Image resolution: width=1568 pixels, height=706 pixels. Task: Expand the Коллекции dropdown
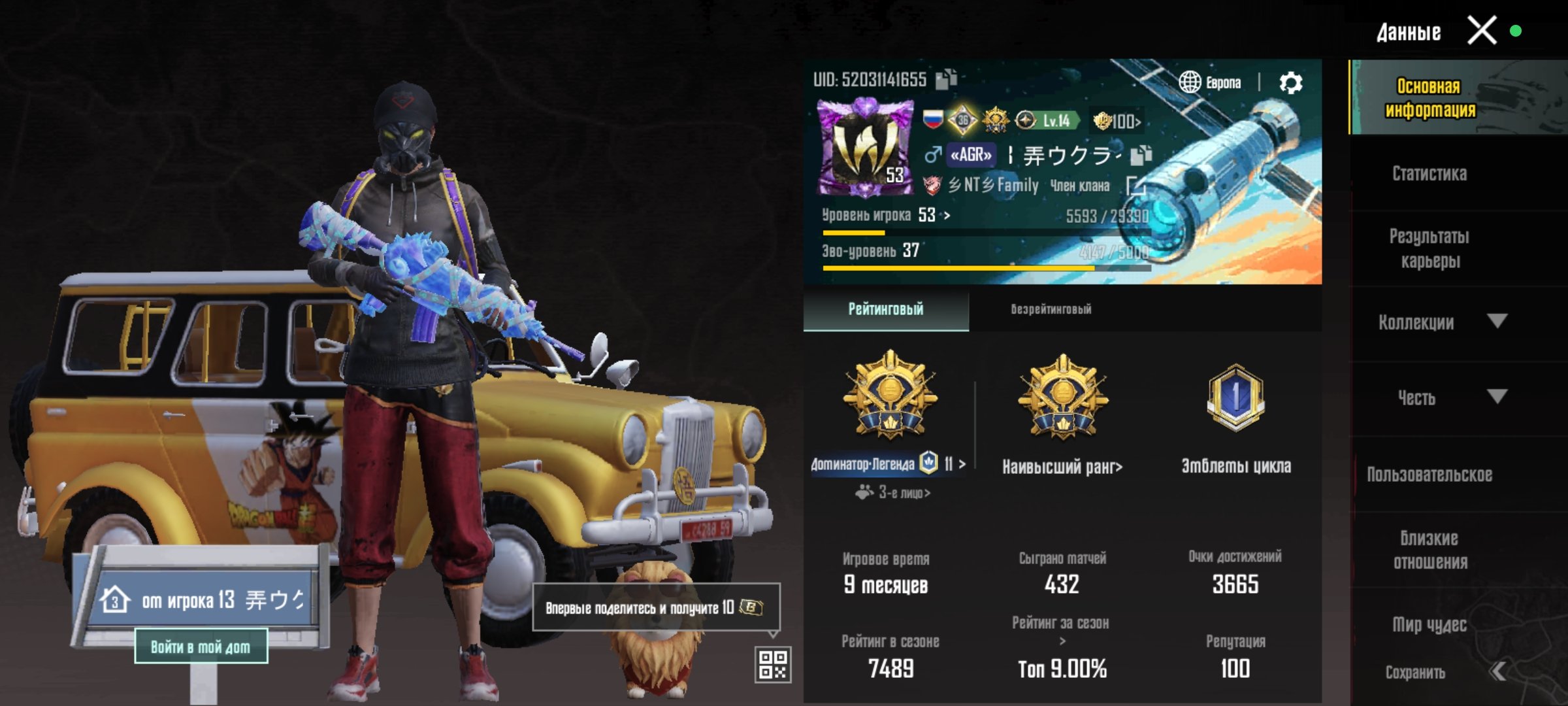click(x=1441, y=322)
